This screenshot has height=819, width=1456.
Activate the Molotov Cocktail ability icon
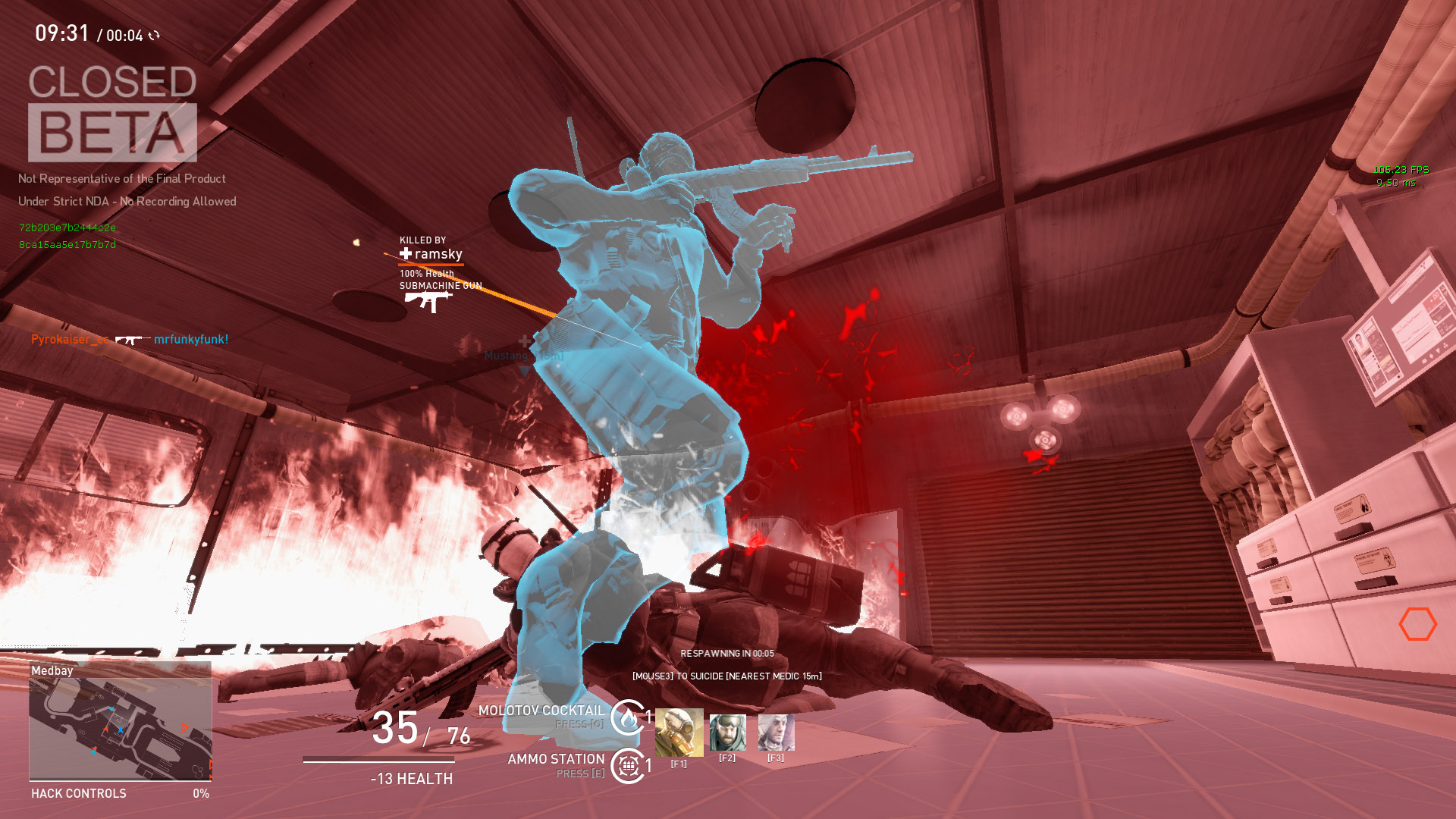(628, 717)
